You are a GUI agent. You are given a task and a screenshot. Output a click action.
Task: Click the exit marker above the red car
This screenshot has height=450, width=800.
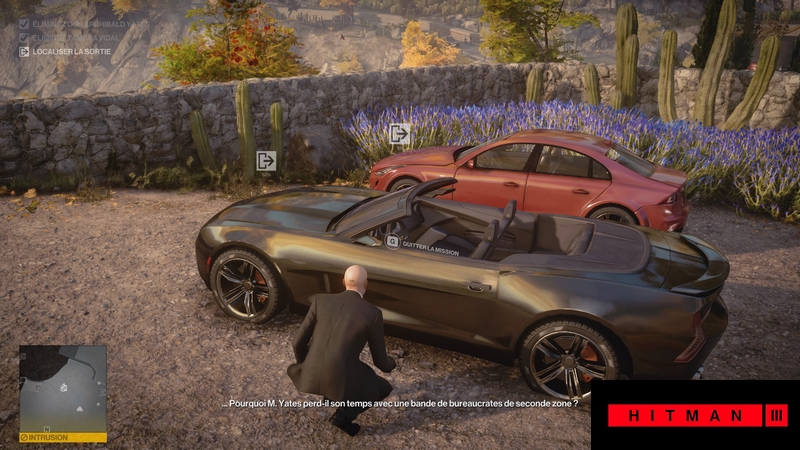click(400, 133)
